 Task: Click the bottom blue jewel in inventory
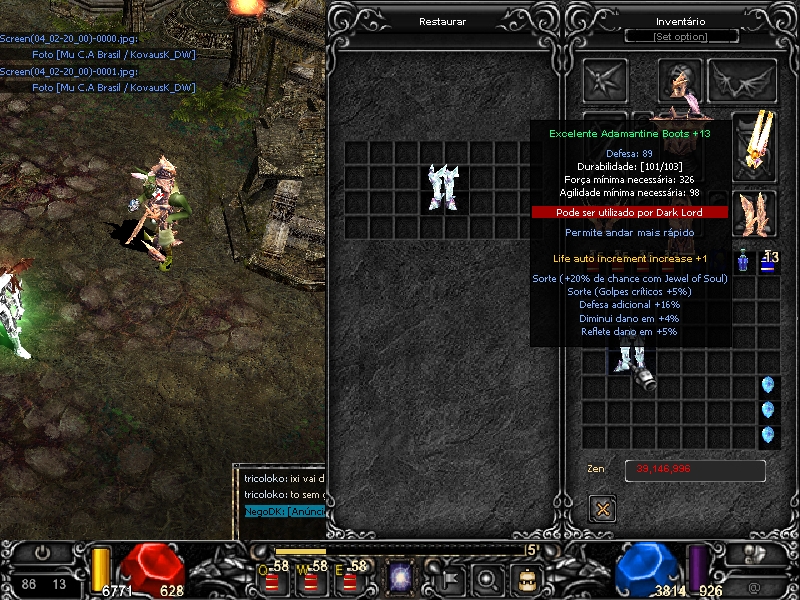coord(768,435)
